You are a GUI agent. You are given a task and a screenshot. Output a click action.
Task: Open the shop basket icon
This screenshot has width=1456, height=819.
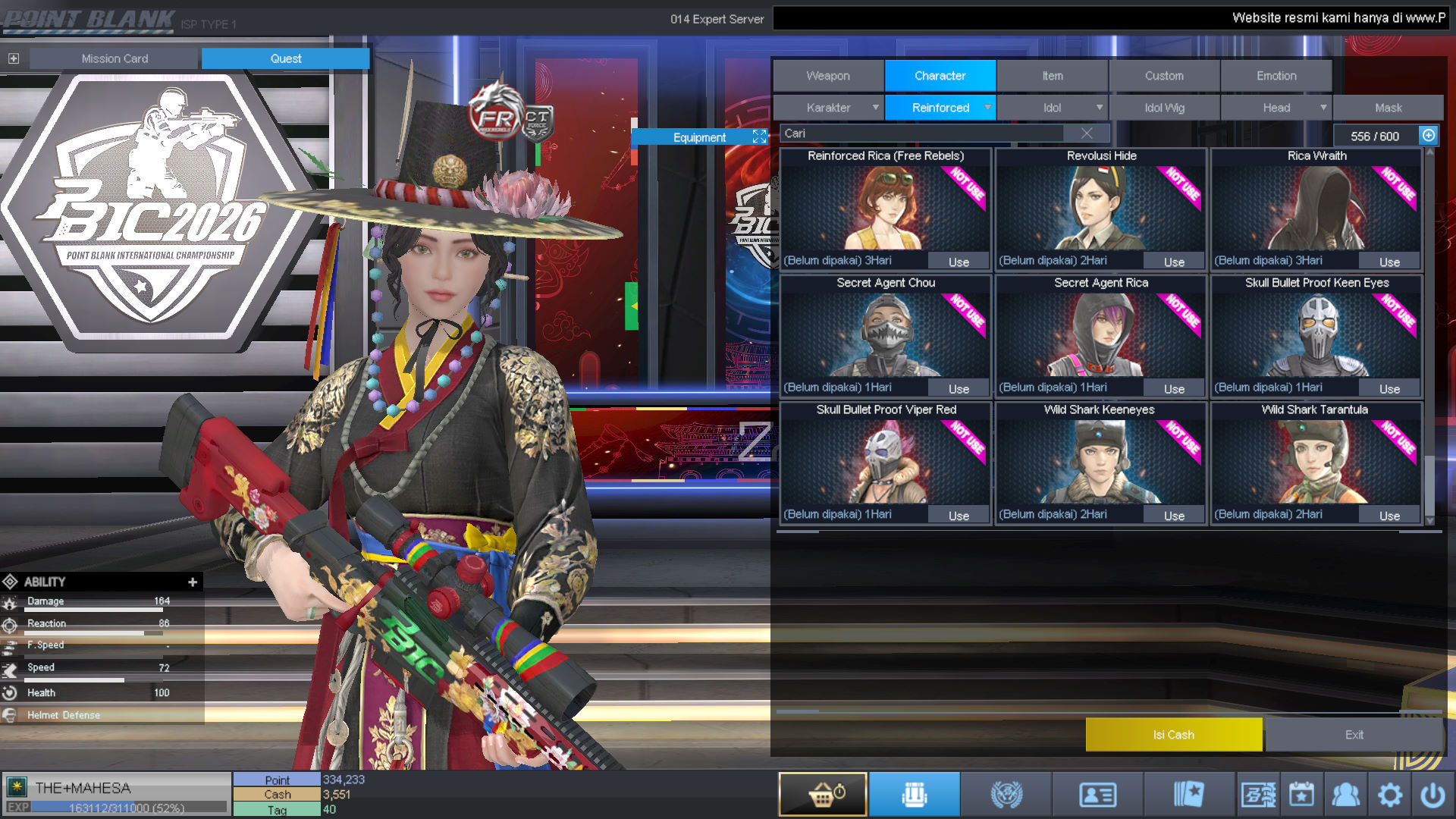pyautogui.click(x=823, y=794)
